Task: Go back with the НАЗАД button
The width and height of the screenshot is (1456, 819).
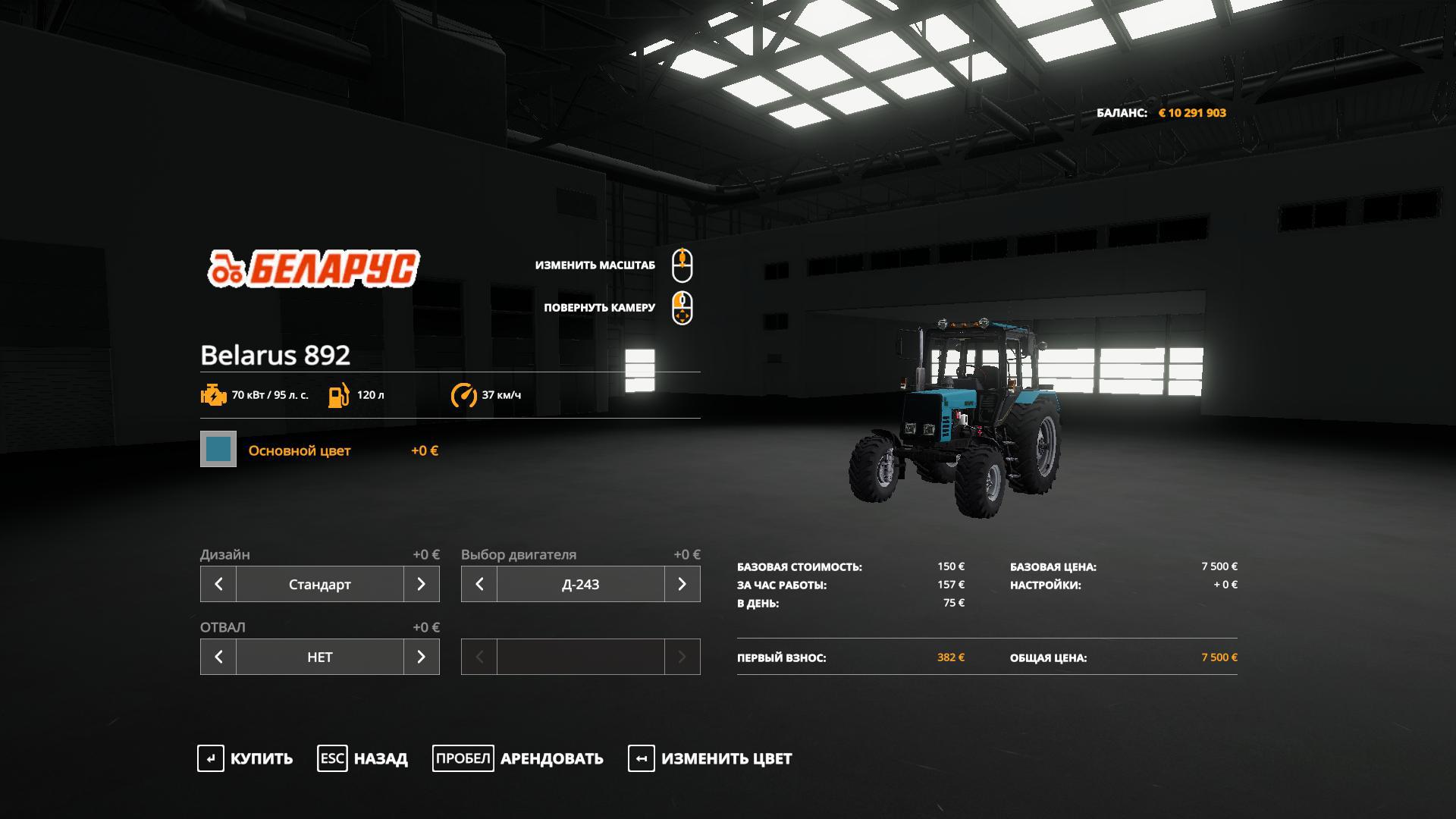Action: 362,758
